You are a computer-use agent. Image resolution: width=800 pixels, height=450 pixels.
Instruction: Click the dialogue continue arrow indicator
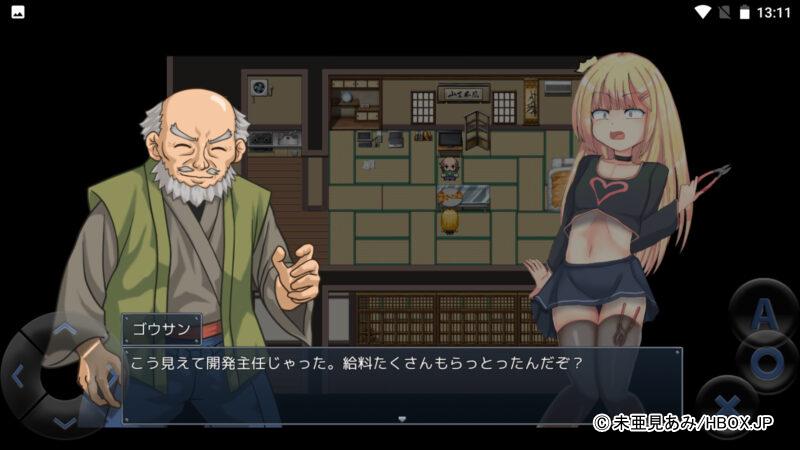click(x=402, y=419)
